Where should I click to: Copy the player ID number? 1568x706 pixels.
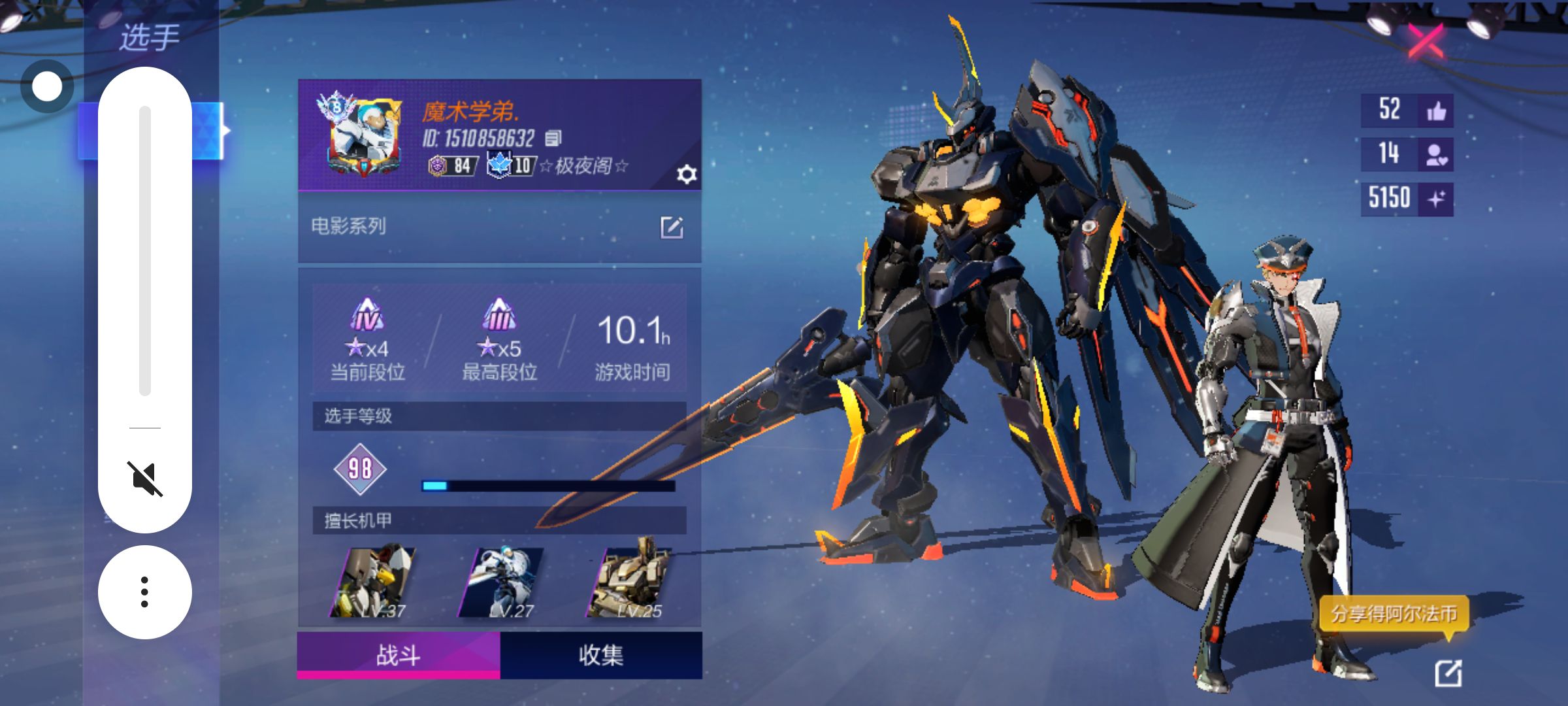tap(553, 138)
